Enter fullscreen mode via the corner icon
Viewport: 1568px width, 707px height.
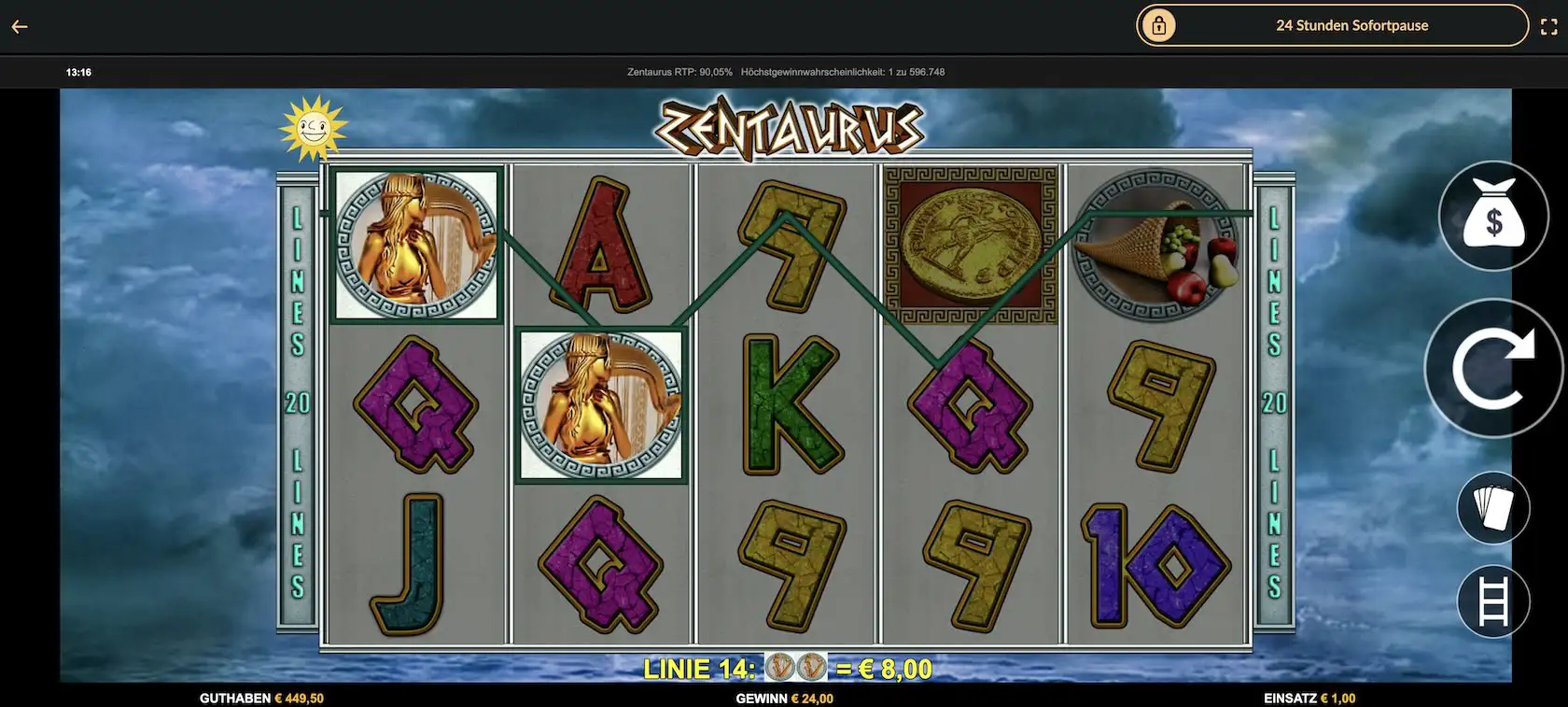coord(1547,25)
